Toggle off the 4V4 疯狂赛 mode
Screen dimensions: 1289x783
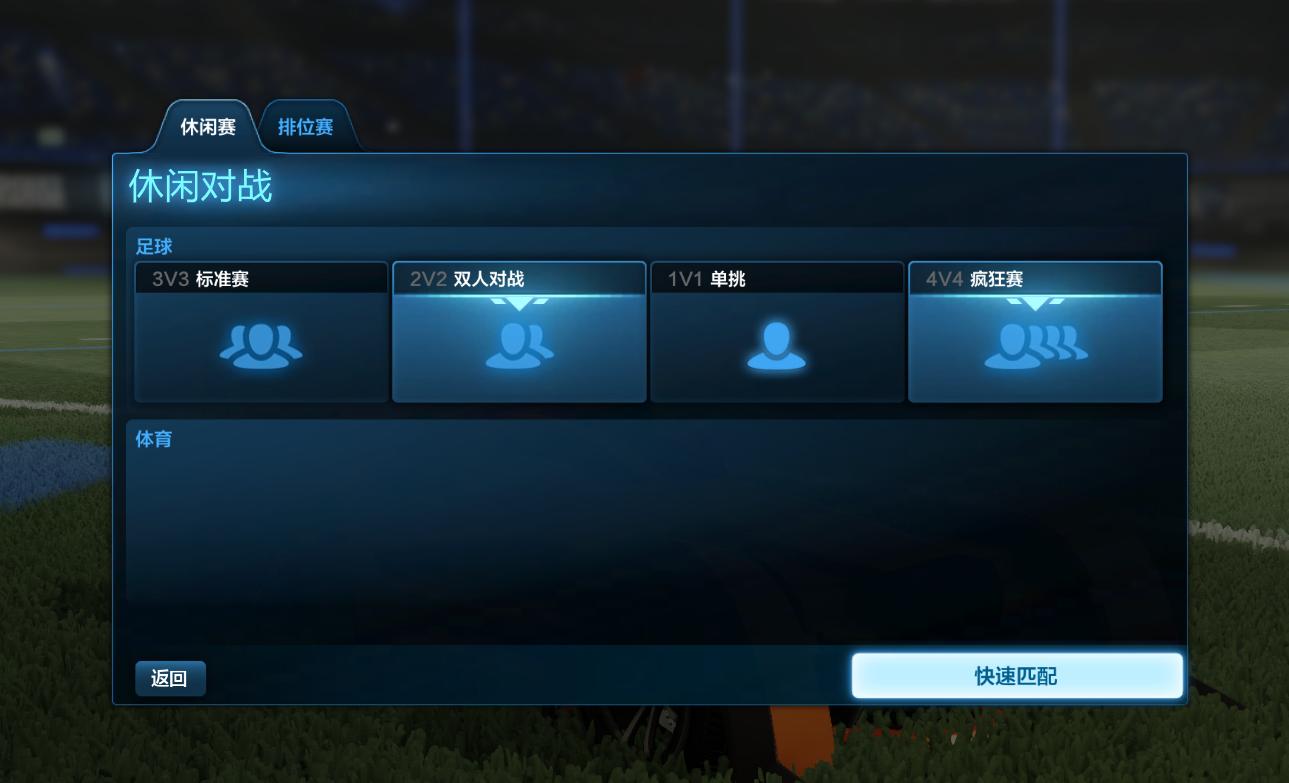click(x=1035, y=330)
